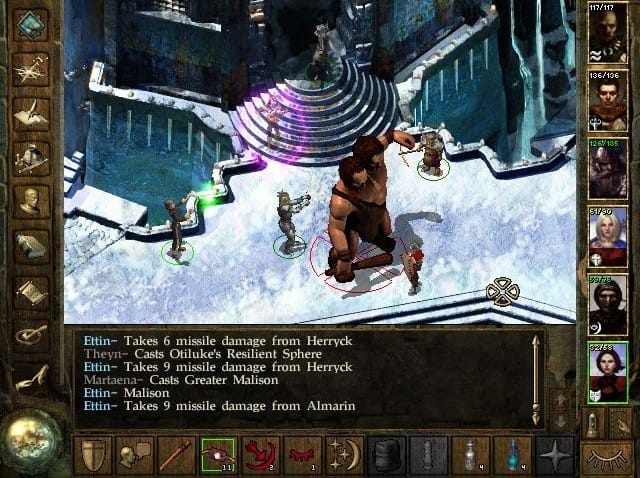The width and height of the screenshot is (640, 478).
Task: Open the area map button
Action: (x=31, y=68)
